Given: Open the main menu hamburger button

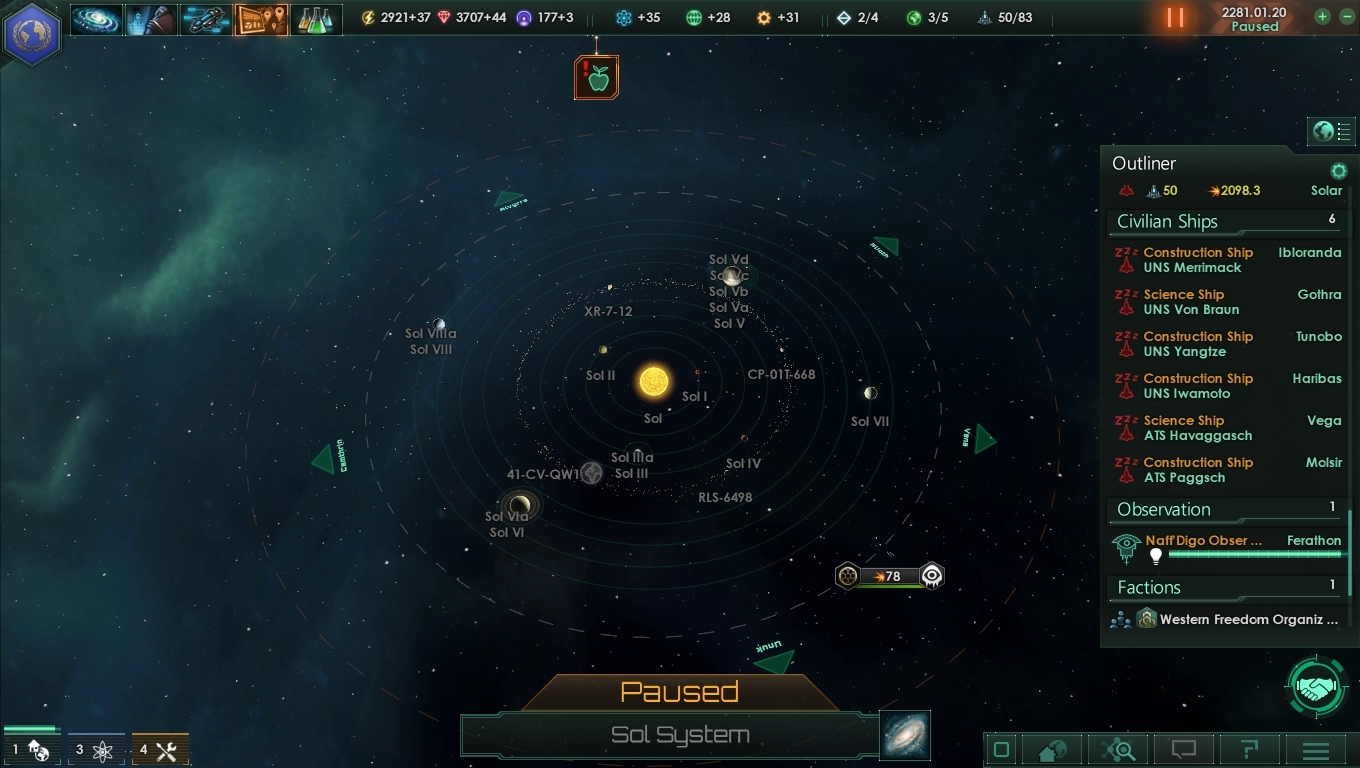Looking at the screenshot, I should 1315,750.
